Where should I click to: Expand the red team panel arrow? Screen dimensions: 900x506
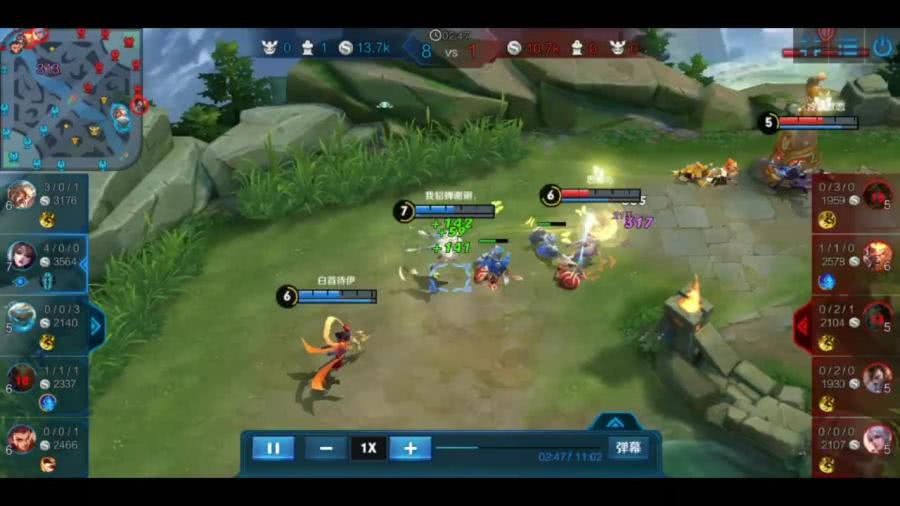[802, 325]
